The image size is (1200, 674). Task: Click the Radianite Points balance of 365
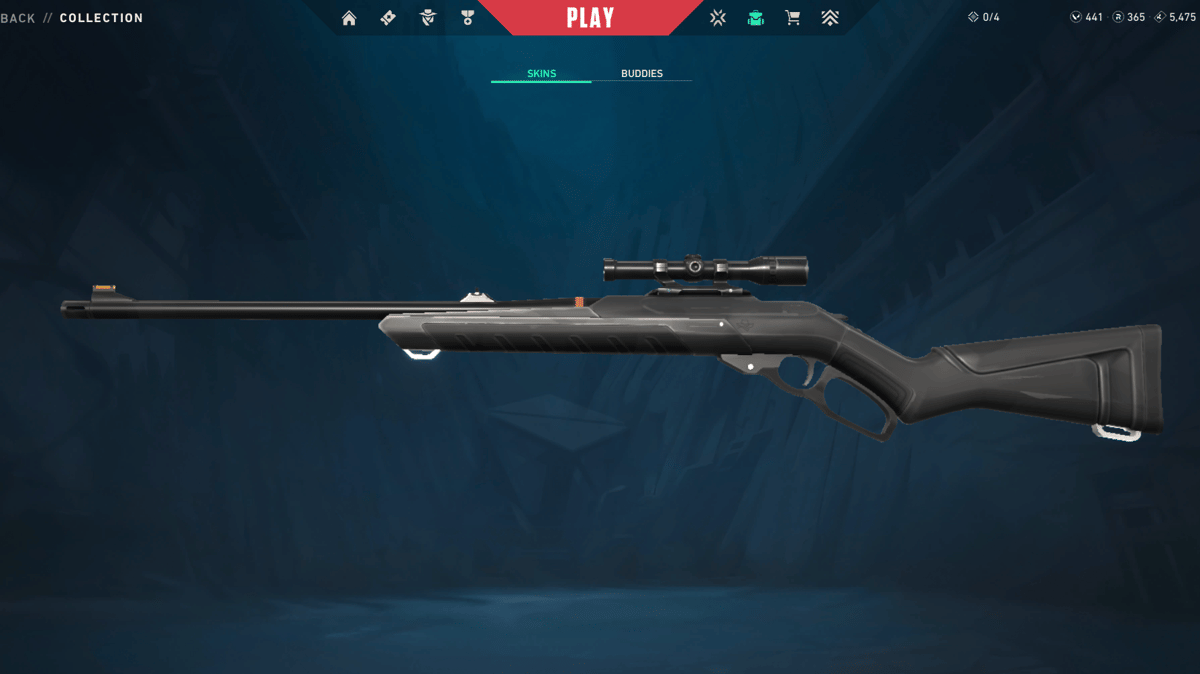tap(1129, 18)
